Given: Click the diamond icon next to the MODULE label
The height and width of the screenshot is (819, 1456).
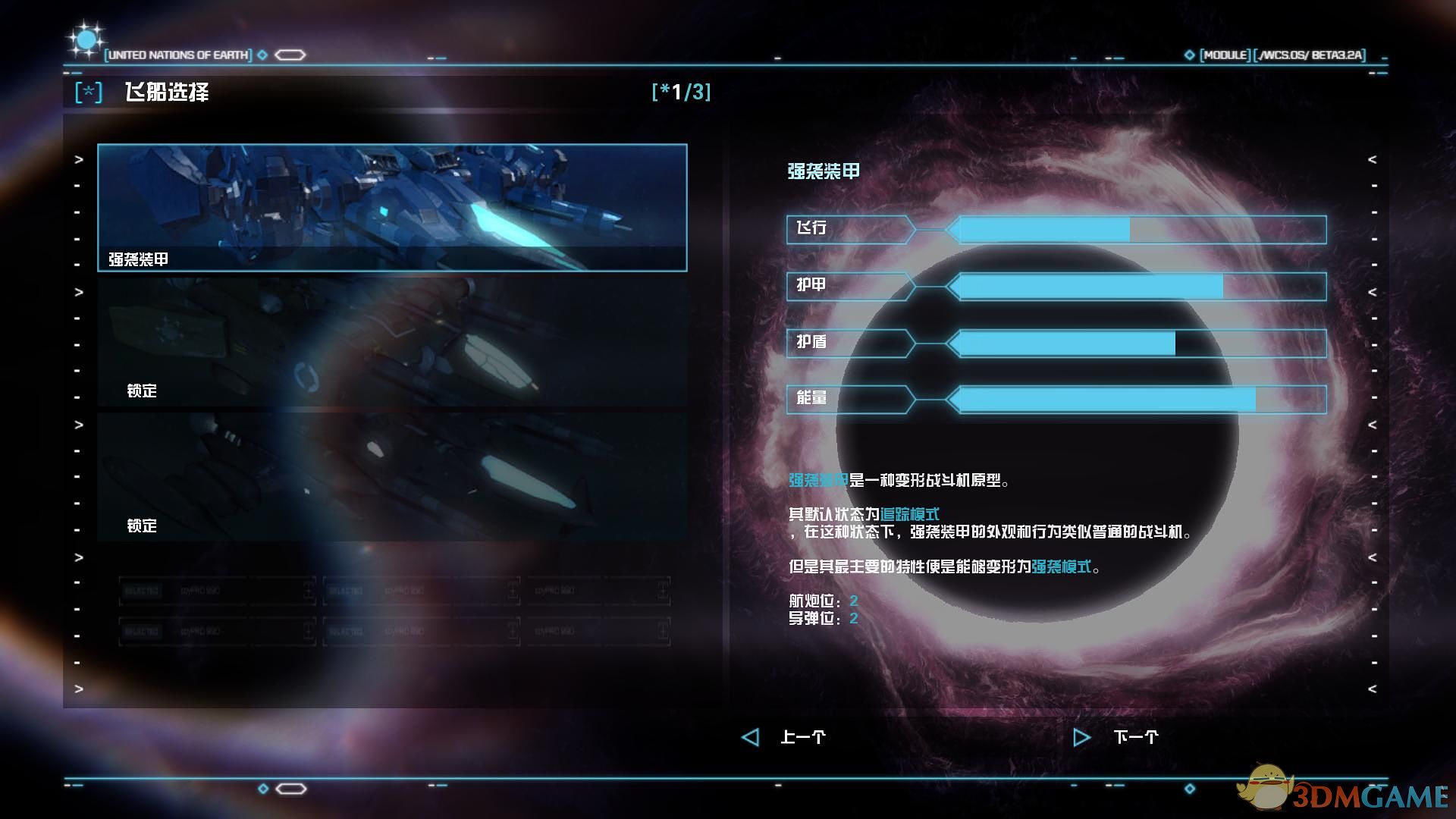Looking at the screenshot, I should (1188, 54).
